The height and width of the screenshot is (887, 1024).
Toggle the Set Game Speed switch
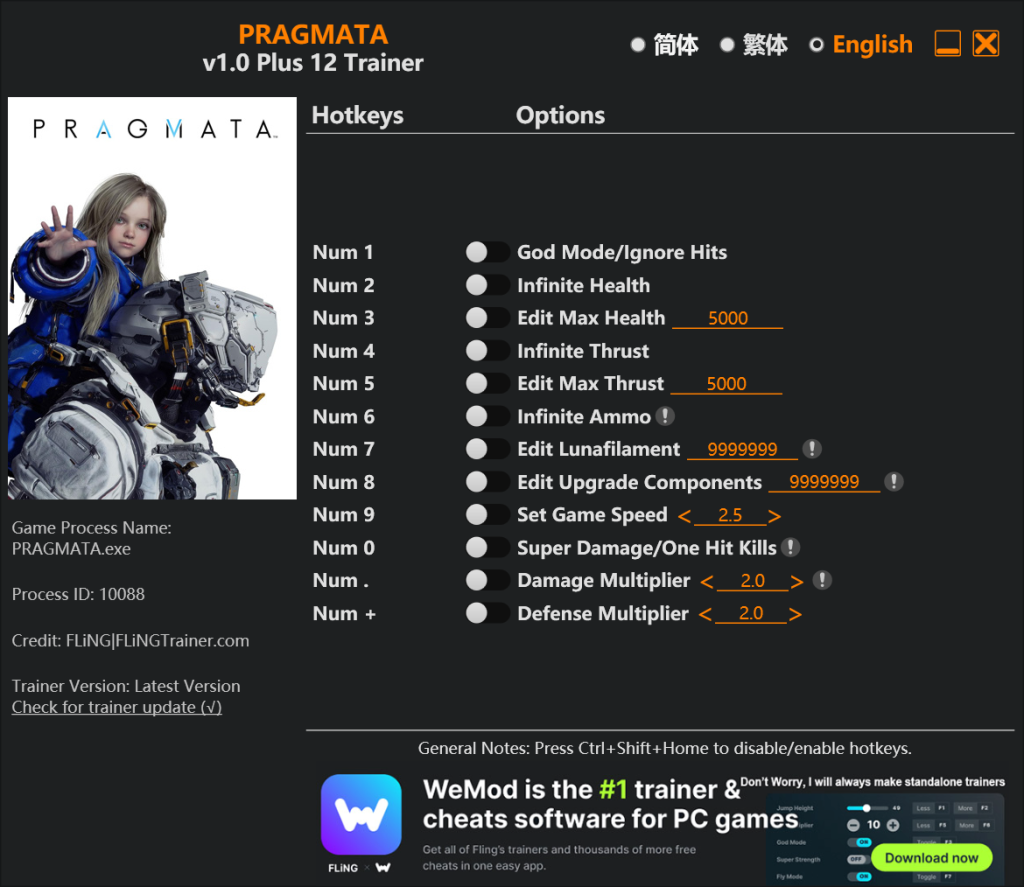(487, 515)
